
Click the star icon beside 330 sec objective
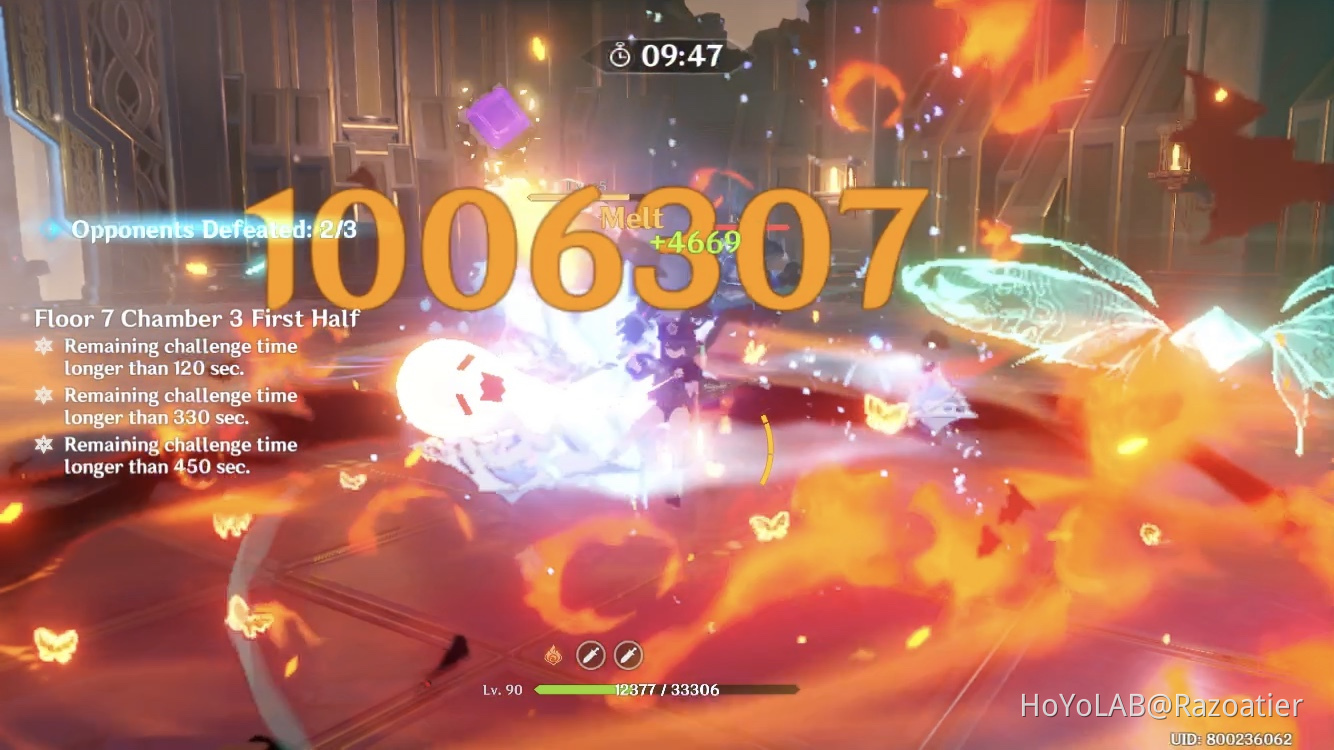coord(44,395)
